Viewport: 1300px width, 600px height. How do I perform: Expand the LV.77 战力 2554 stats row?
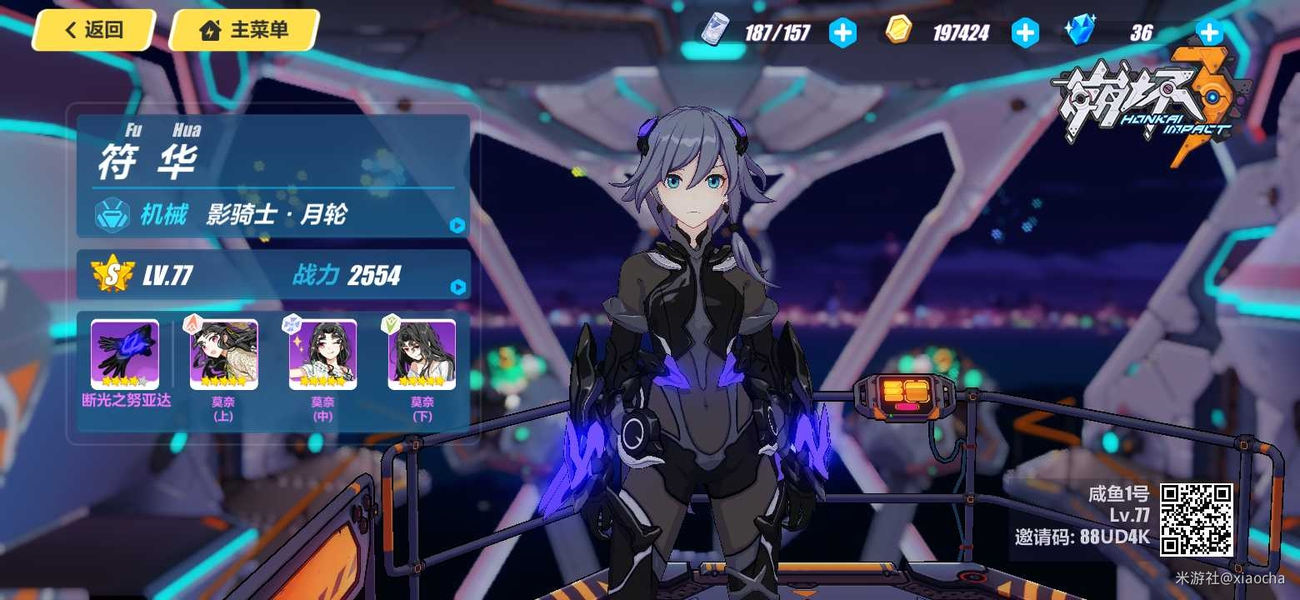(457, 288)
